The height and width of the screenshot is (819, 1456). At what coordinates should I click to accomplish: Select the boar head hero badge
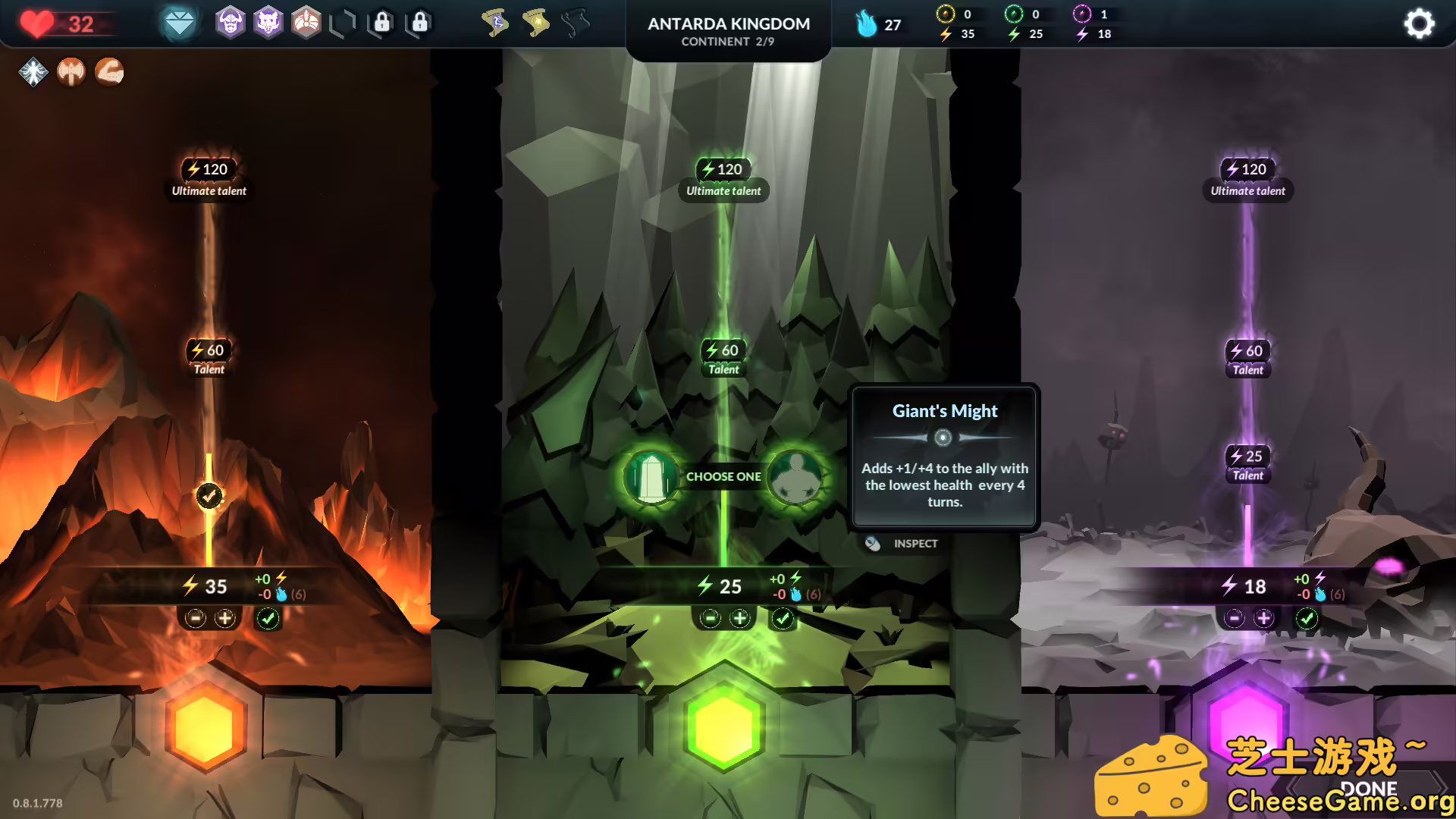click(268, 24)
